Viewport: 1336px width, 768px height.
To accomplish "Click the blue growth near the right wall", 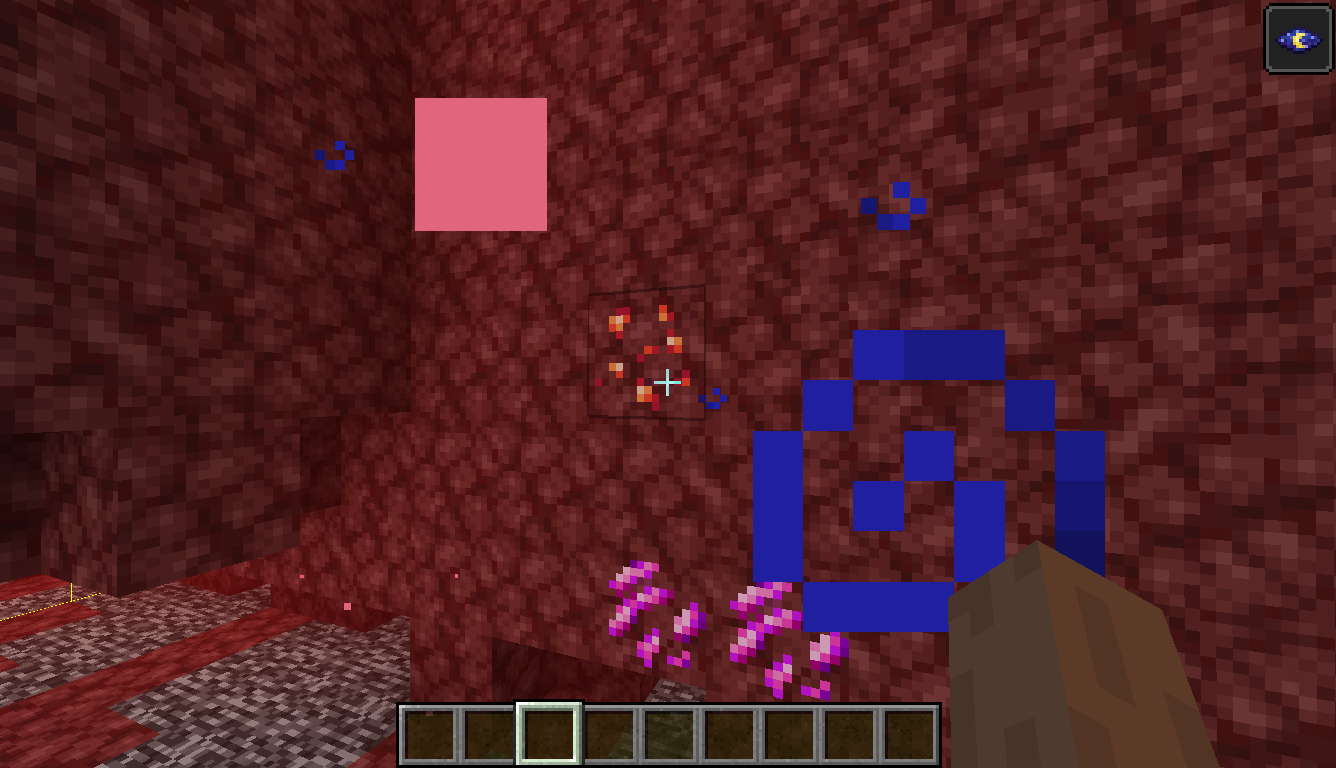I will pyautogui.click(x=894, y=205).
